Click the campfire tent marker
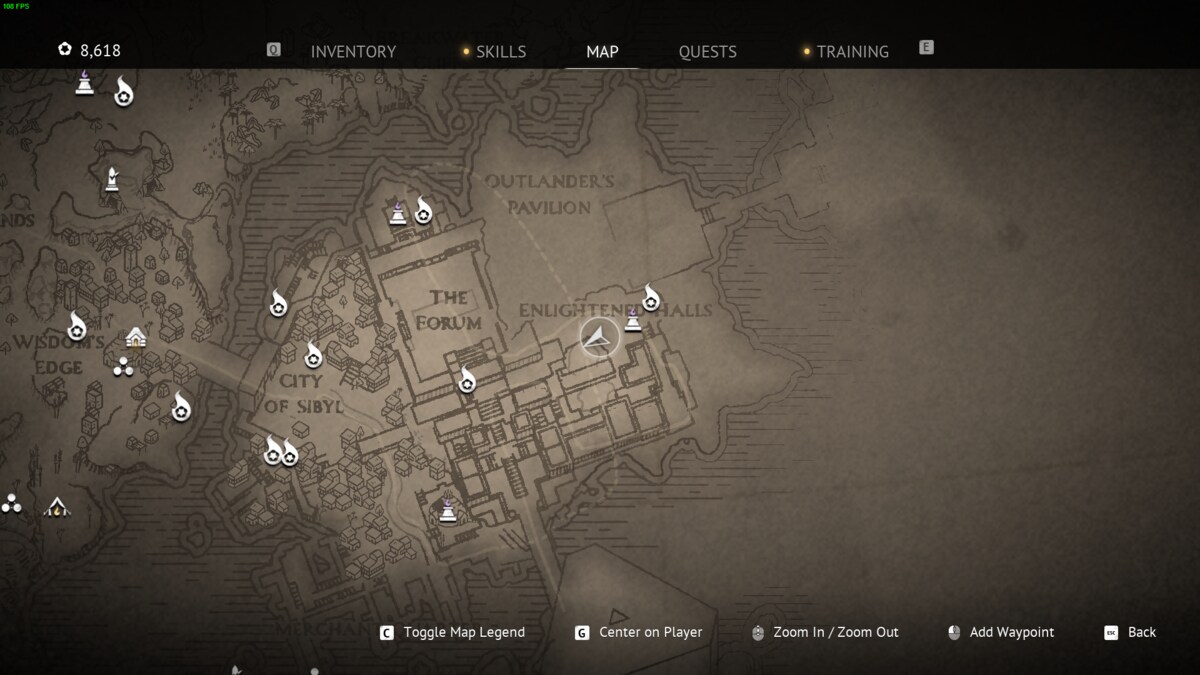 point(57,507)
